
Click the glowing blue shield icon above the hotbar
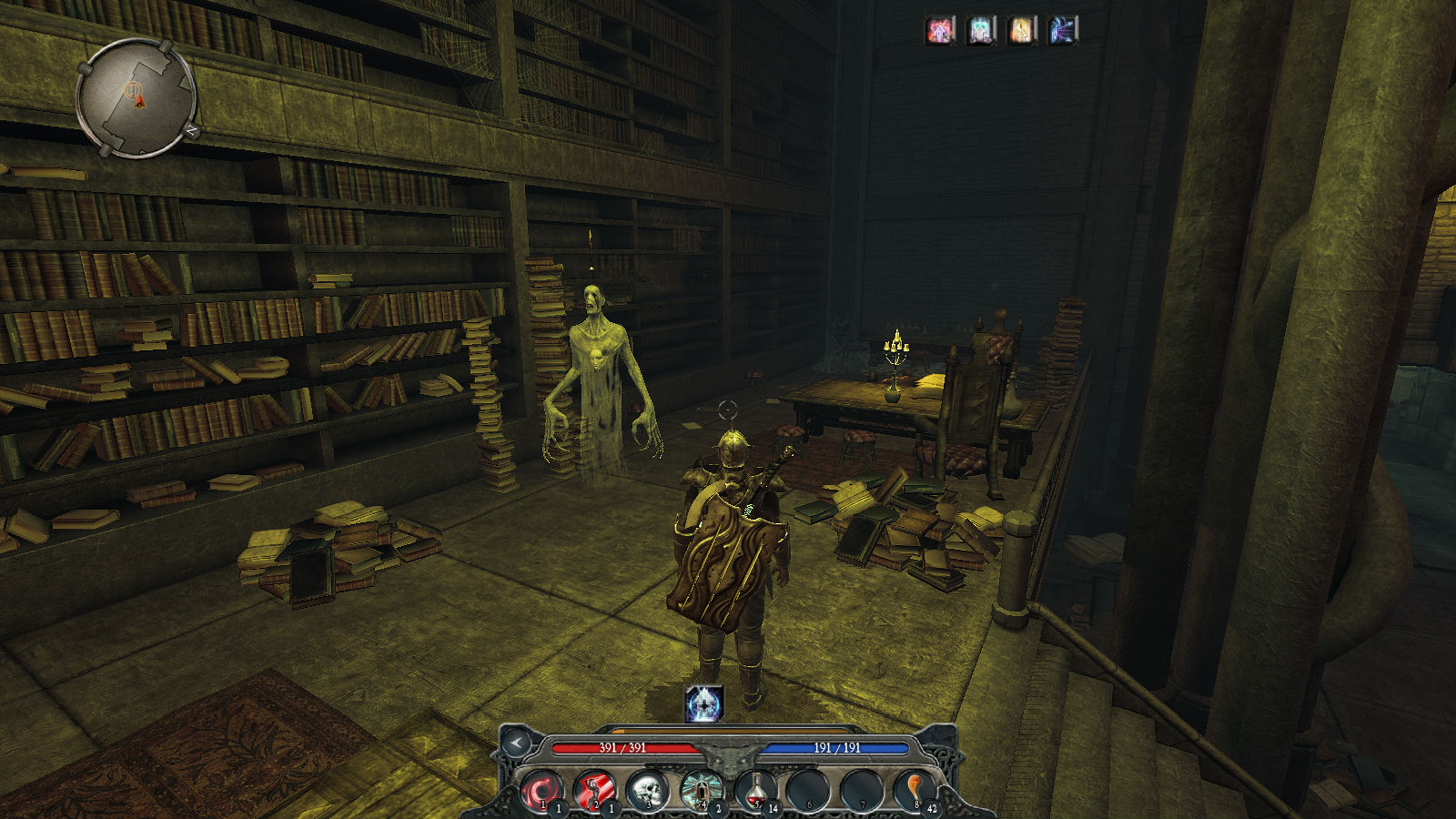(x=703, y=703)
